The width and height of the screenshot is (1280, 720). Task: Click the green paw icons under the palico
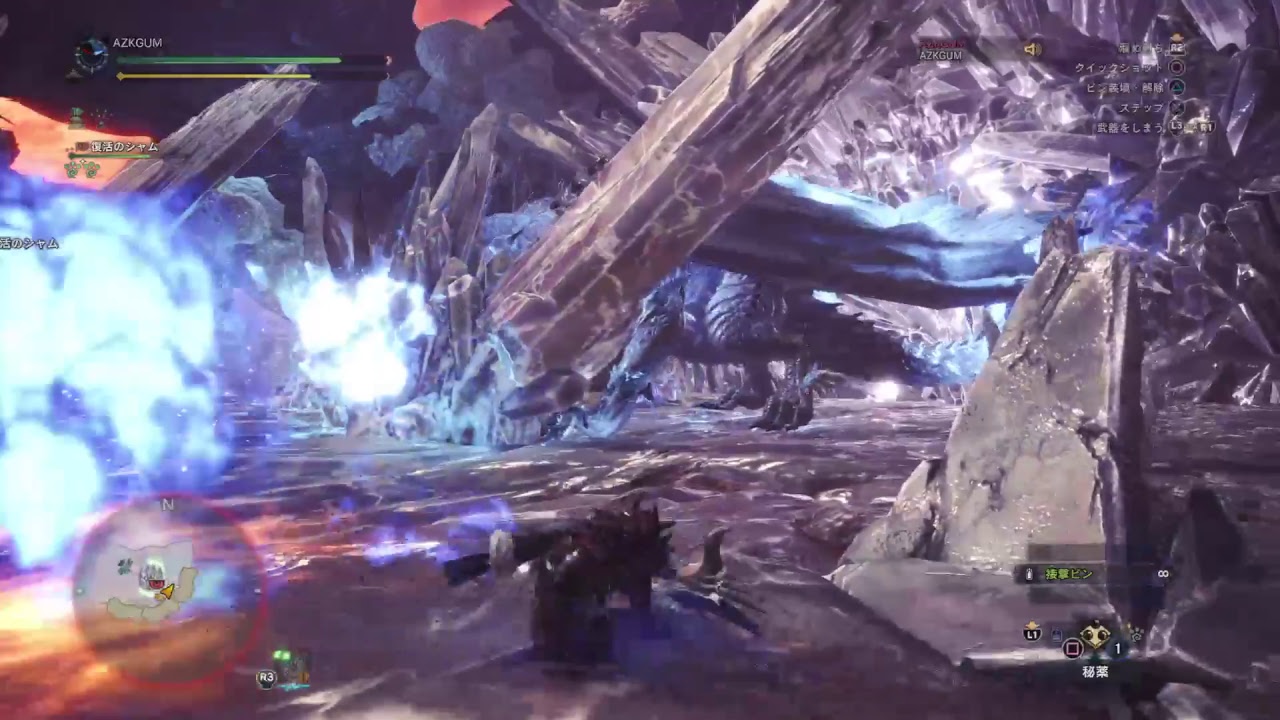(x=82, y=169)
